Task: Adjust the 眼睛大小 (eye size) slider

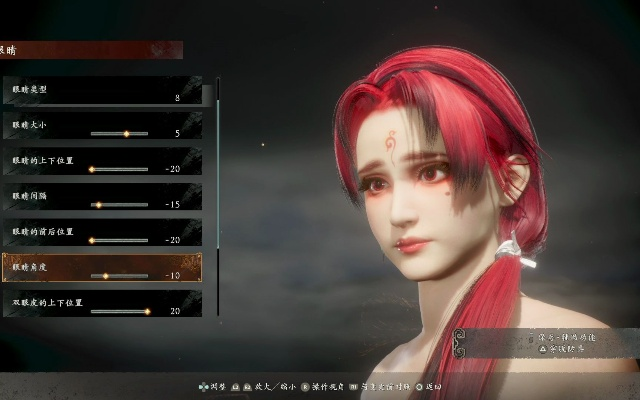Action: (x=119, y=133)
